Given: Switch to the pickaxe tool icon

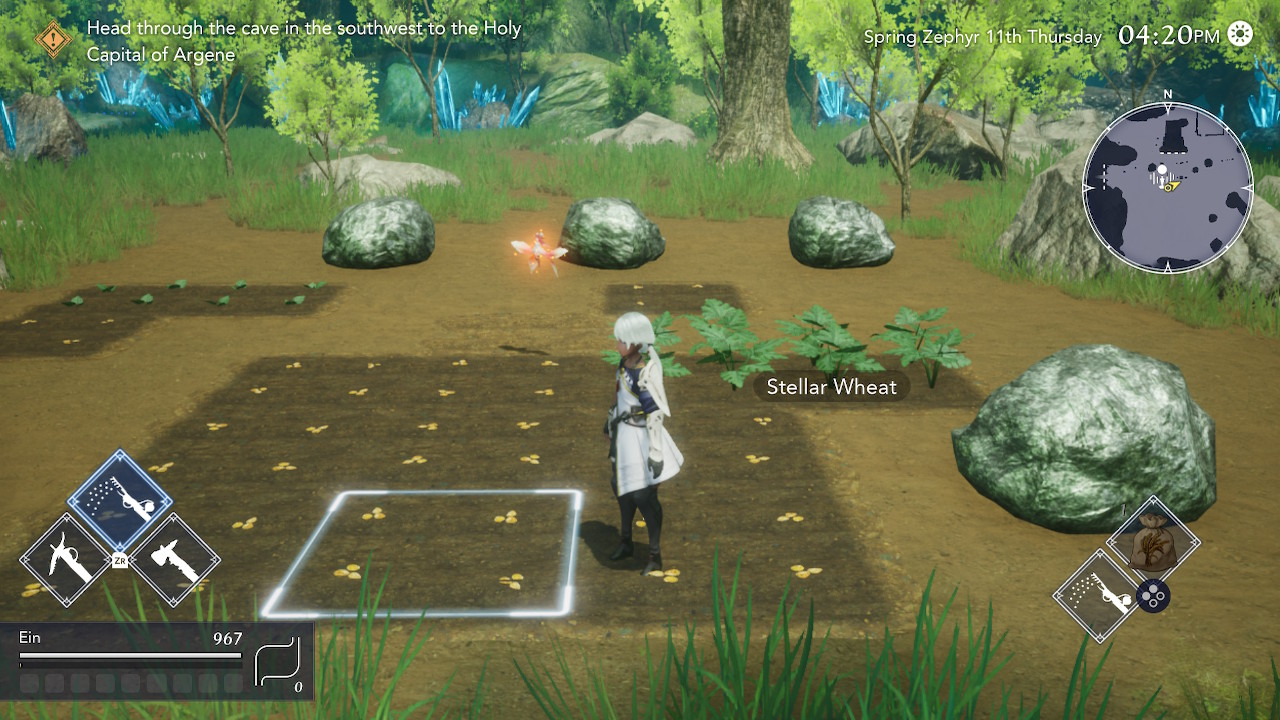Looking at the screenshot, I should [66, 560].
